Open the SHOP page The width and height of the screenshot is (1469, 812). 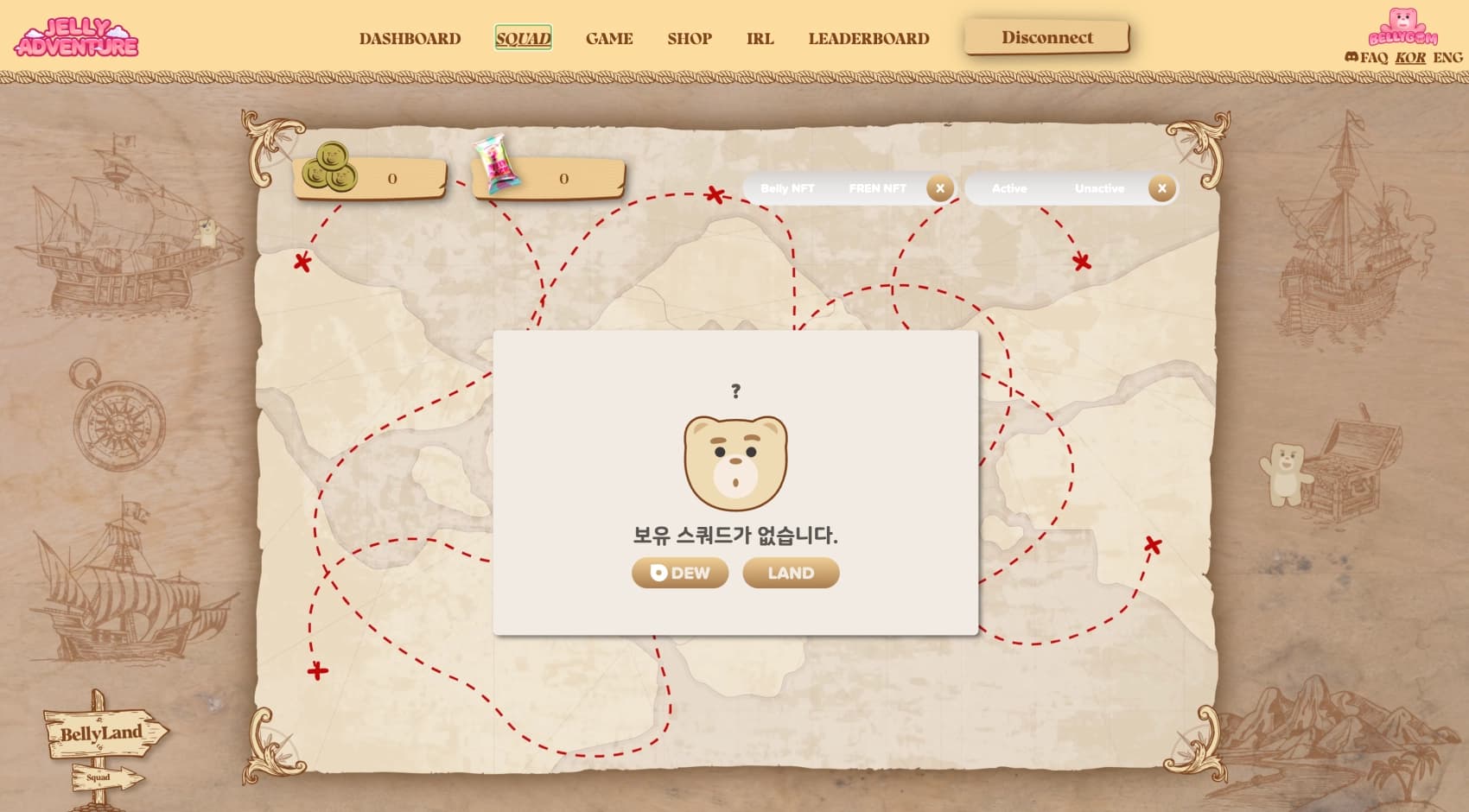[x=689, y=38]
